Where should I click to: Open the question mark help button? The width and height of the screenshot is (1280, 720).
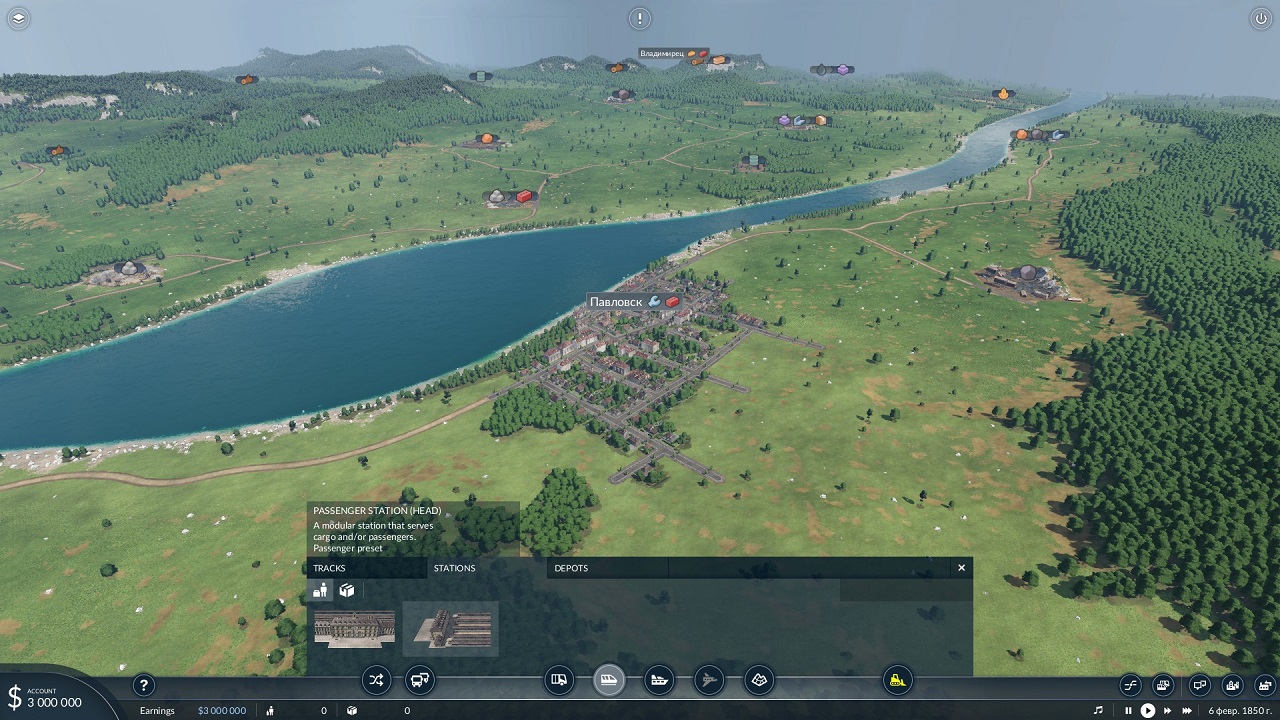(144, 685)
